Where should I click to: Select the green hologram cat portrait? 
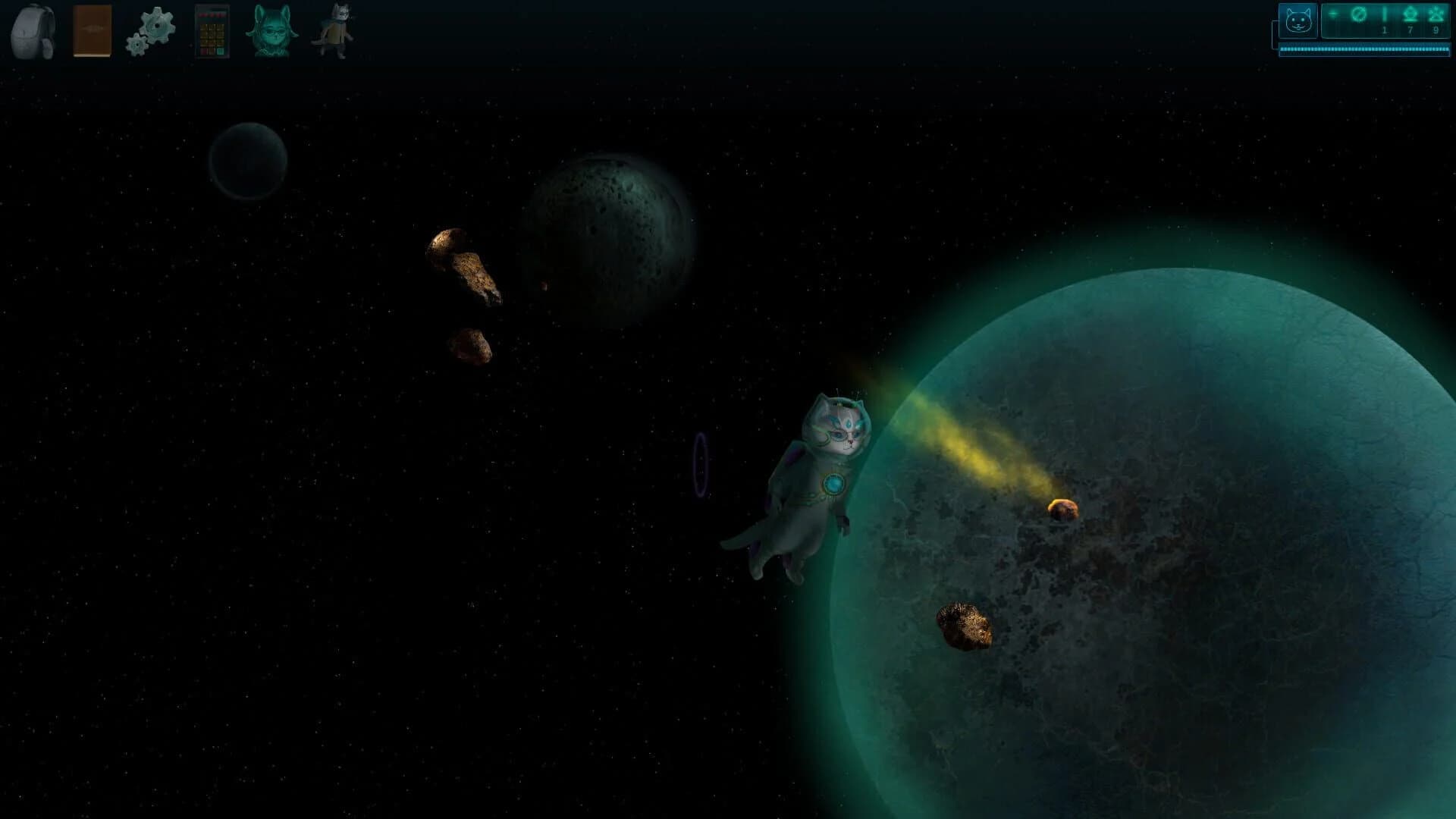[x=271, y=30]
